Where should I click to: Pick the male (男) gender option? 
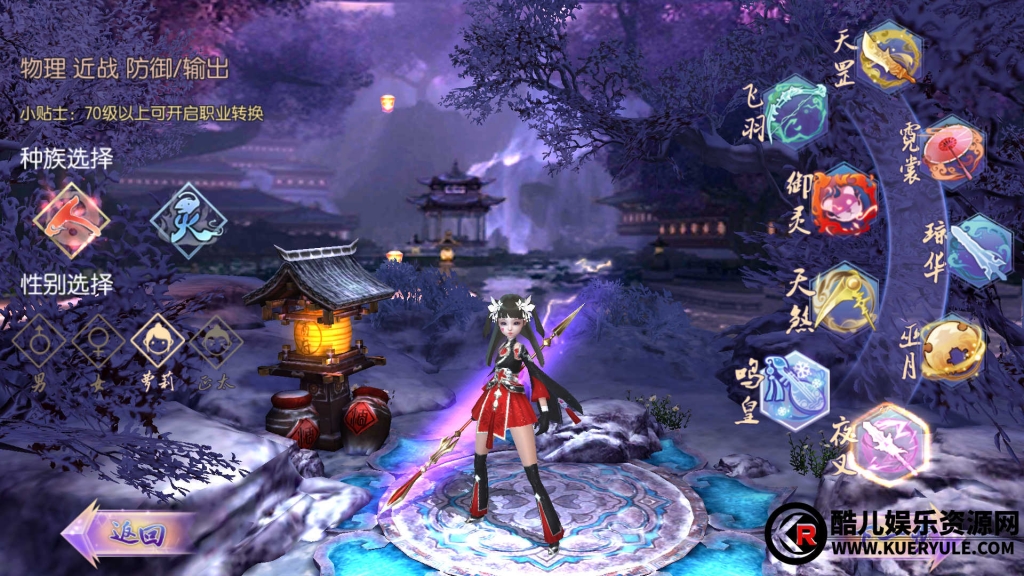(39, 343)
